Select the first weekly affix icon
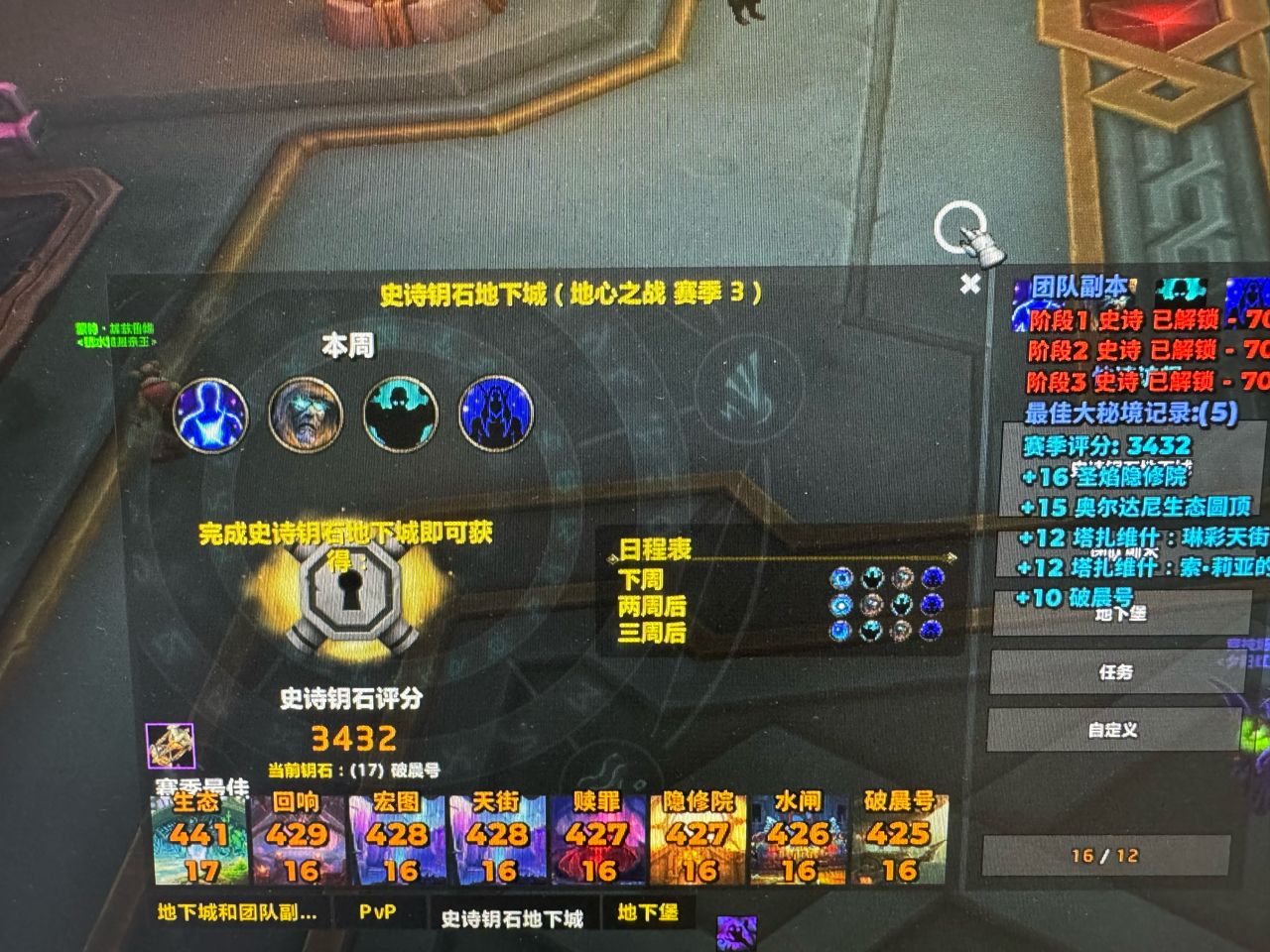Viewport: 1270px width, 952px height. coord(209,415)
